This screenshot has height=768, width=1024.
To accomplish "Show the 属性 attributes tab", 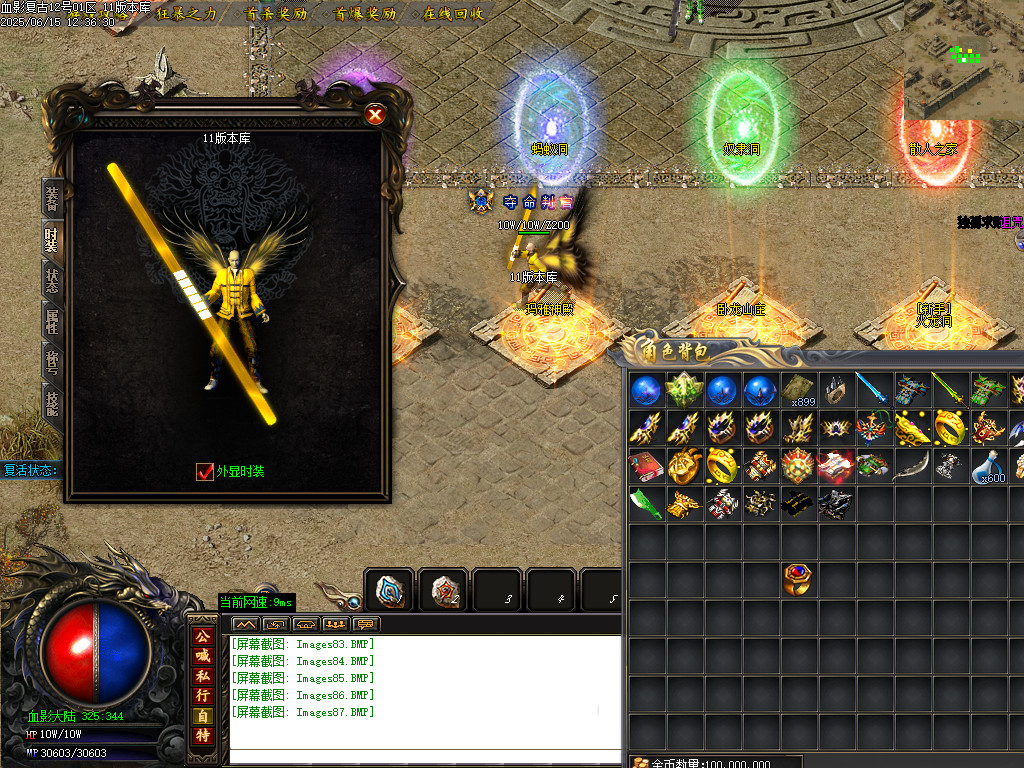I will (x=52, y=322).
